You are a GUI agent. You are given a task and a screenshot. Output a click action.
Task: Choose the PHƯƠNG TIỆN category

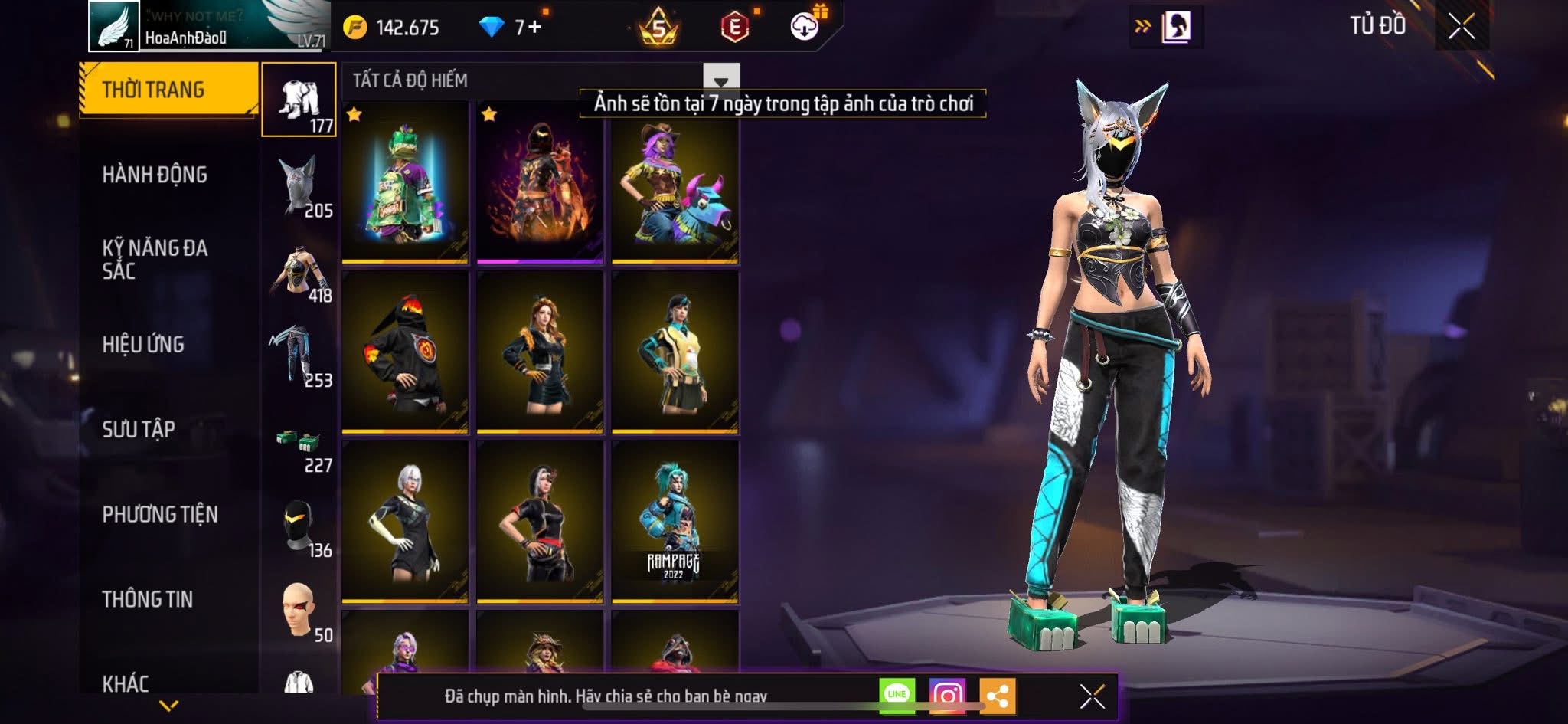pyautogui.click(x=160, y=514)
